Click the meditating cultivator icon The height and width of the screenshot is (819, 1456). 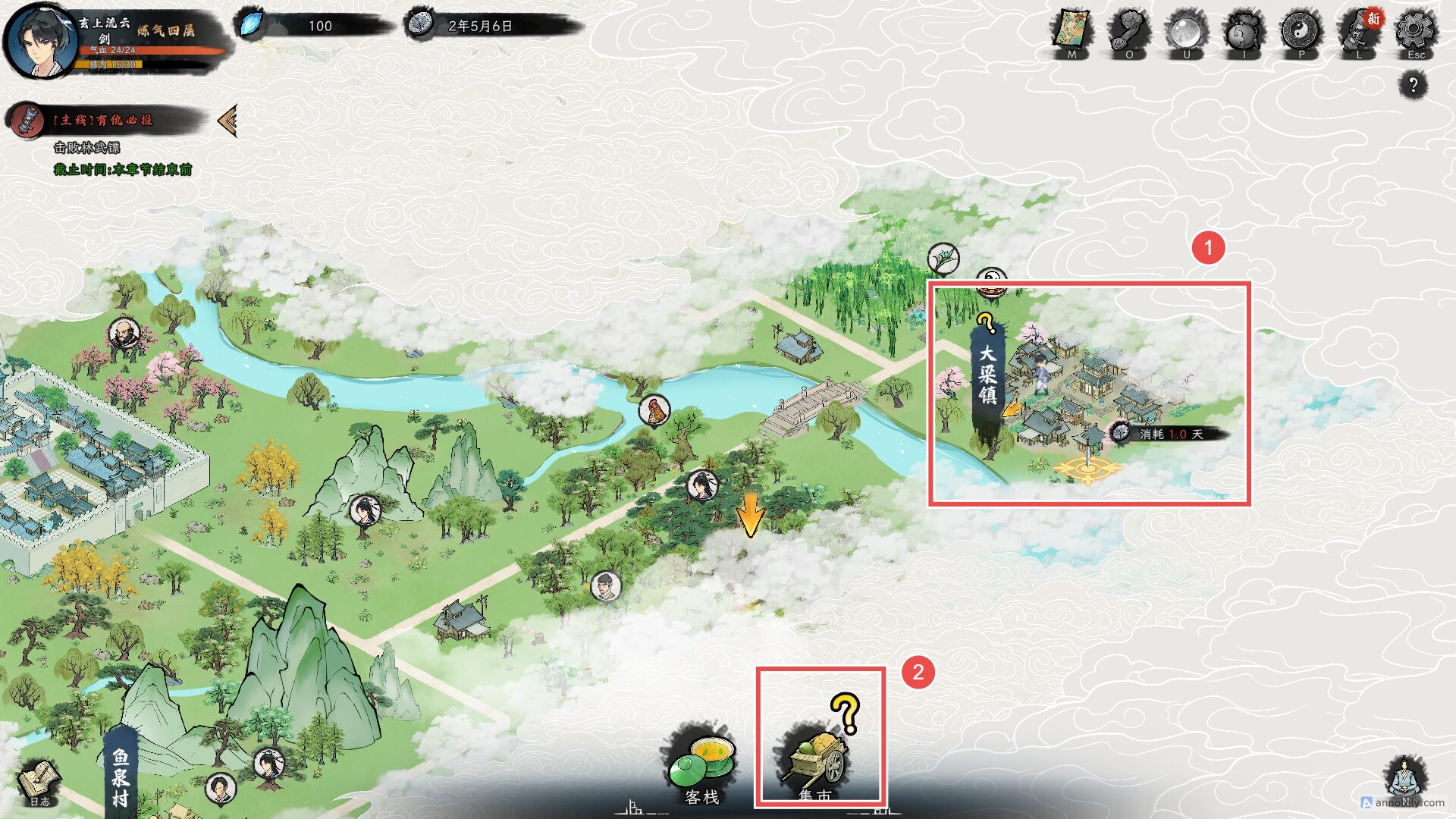[1404, 777]
